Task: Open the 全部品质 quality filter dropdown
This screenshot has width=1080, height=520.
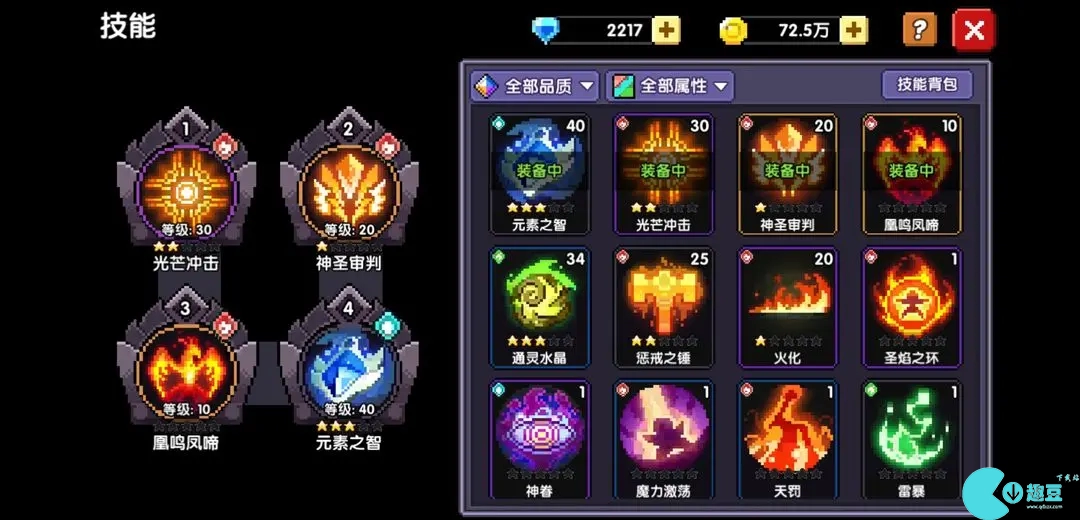Action: point(535,86)
